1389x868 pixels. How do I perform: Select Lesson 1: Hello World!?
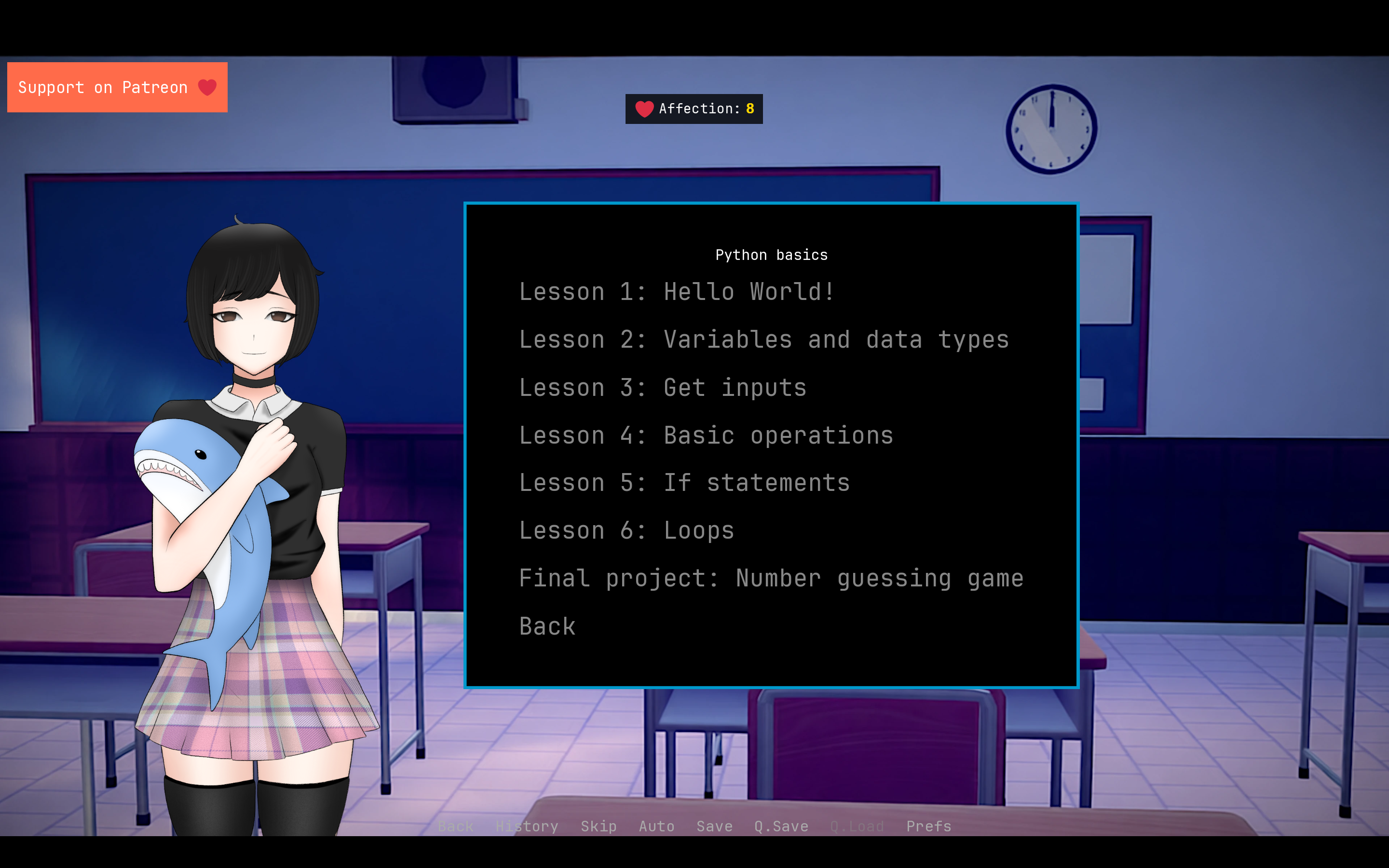tap(677, 292)
